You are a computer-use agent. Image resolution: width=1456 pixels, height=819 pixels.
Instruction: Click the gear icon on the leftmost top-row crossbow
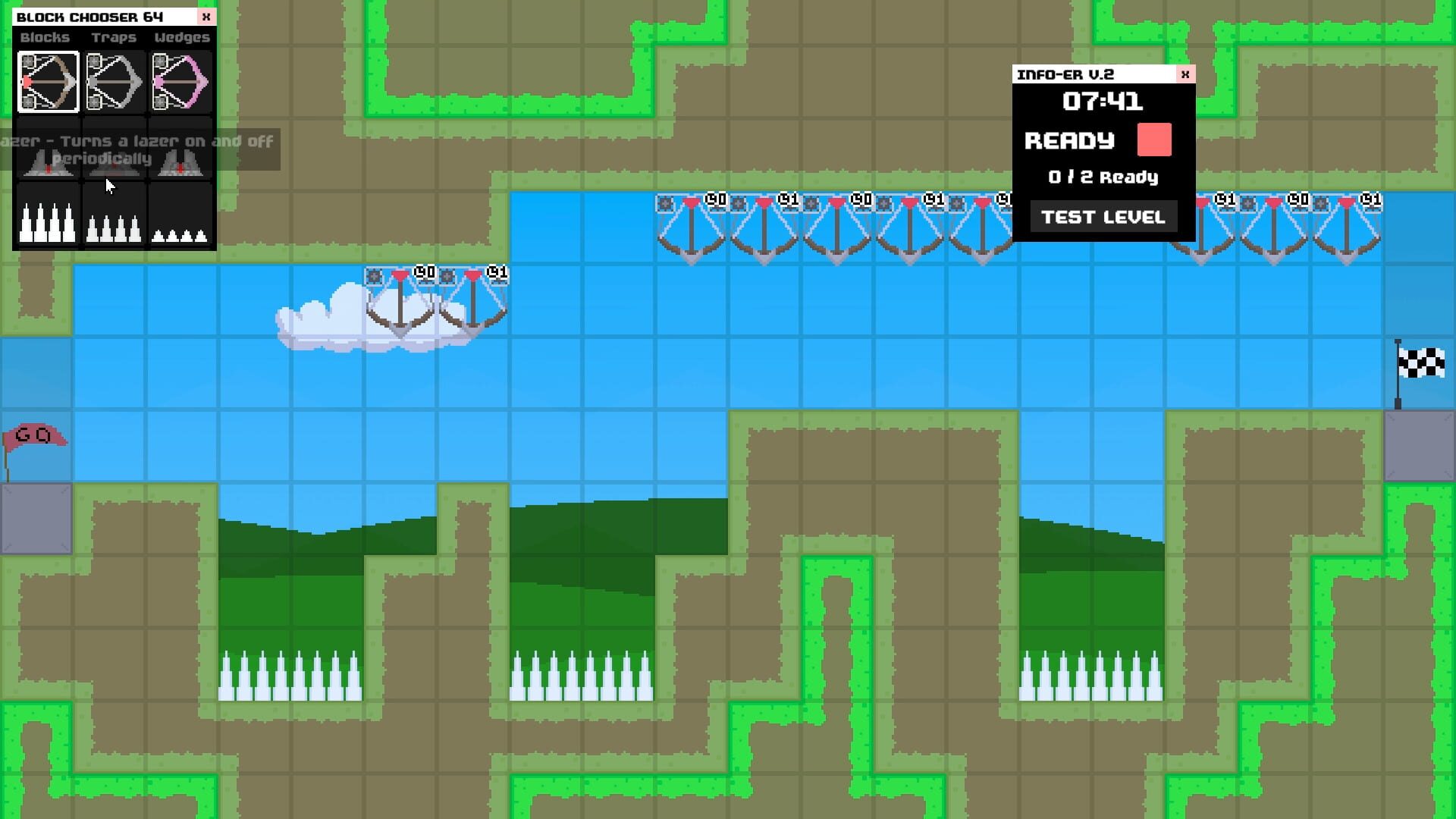click(666, 202)
